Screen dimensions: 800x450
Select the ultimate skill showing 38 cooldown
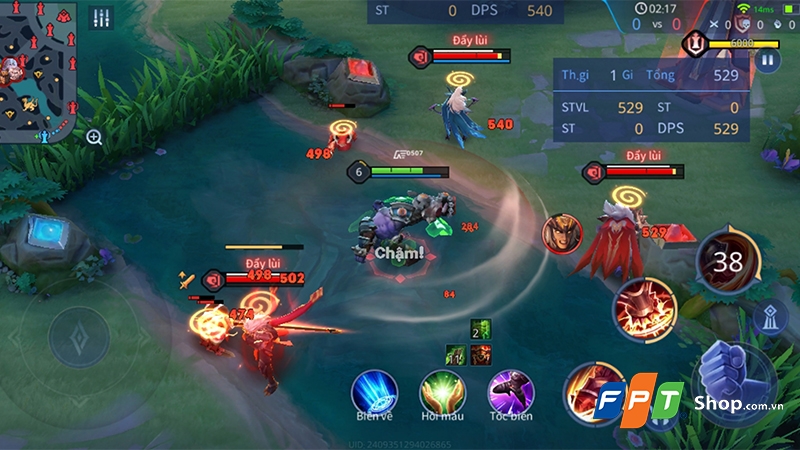click(x=728, y=260)
